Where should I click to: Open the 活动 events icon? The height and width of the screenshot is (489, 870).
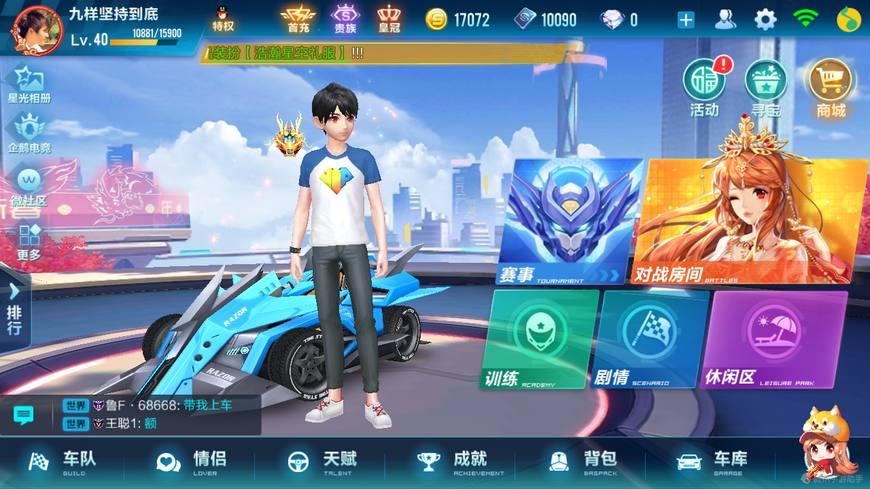tap(704, 86)
